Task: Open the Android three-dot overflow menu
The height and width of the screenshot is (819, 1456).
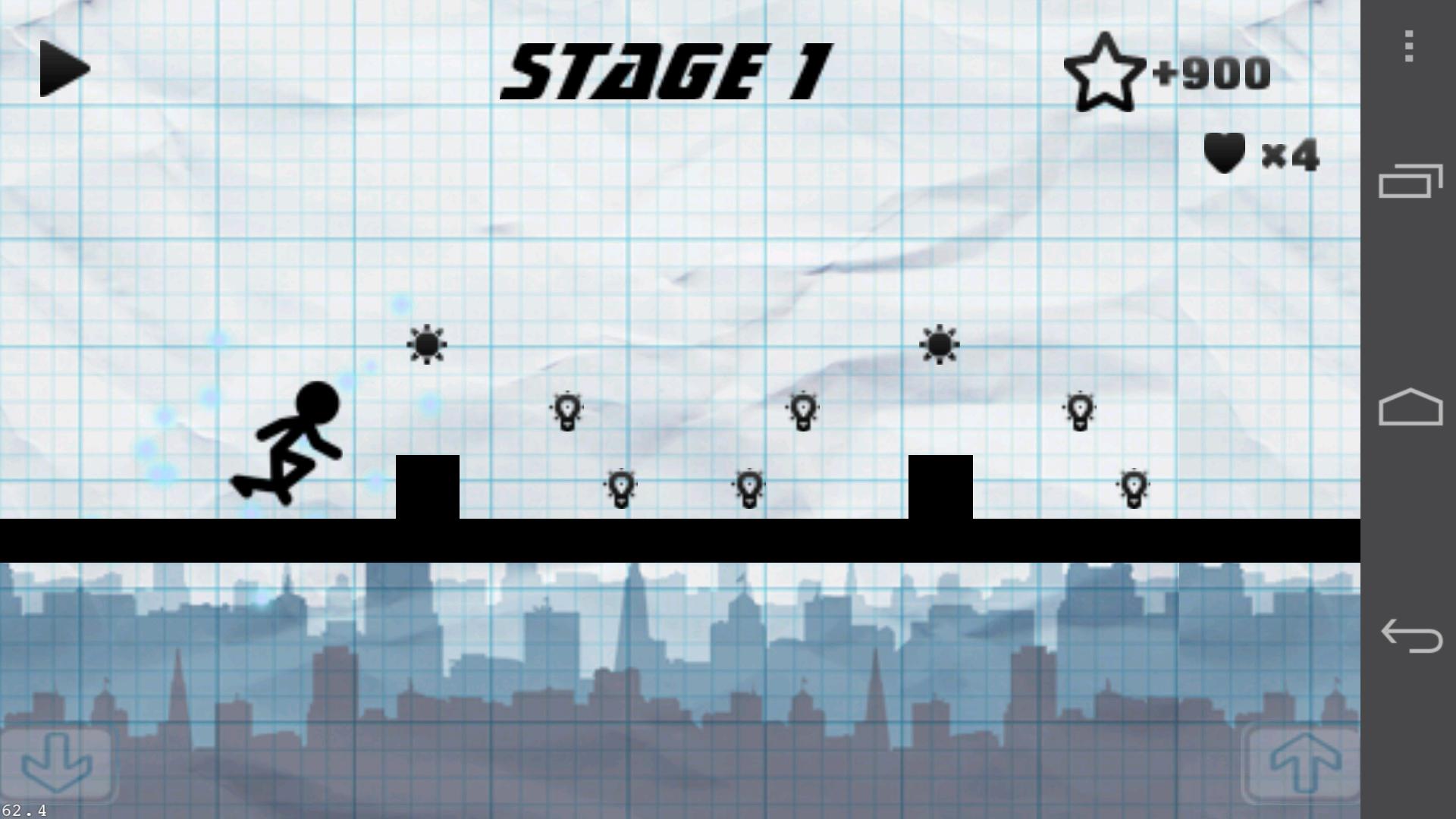Action: click(1408, 46)
